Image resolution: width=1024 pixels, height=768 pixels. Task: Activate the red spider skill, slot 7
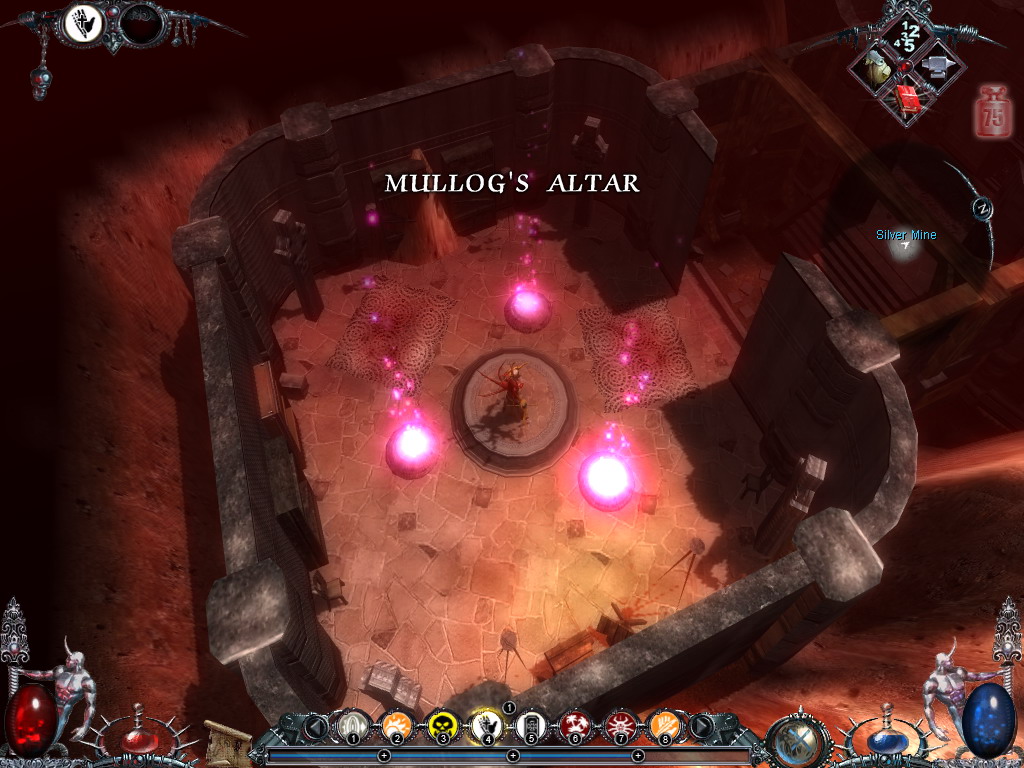[x=620, y=724]
